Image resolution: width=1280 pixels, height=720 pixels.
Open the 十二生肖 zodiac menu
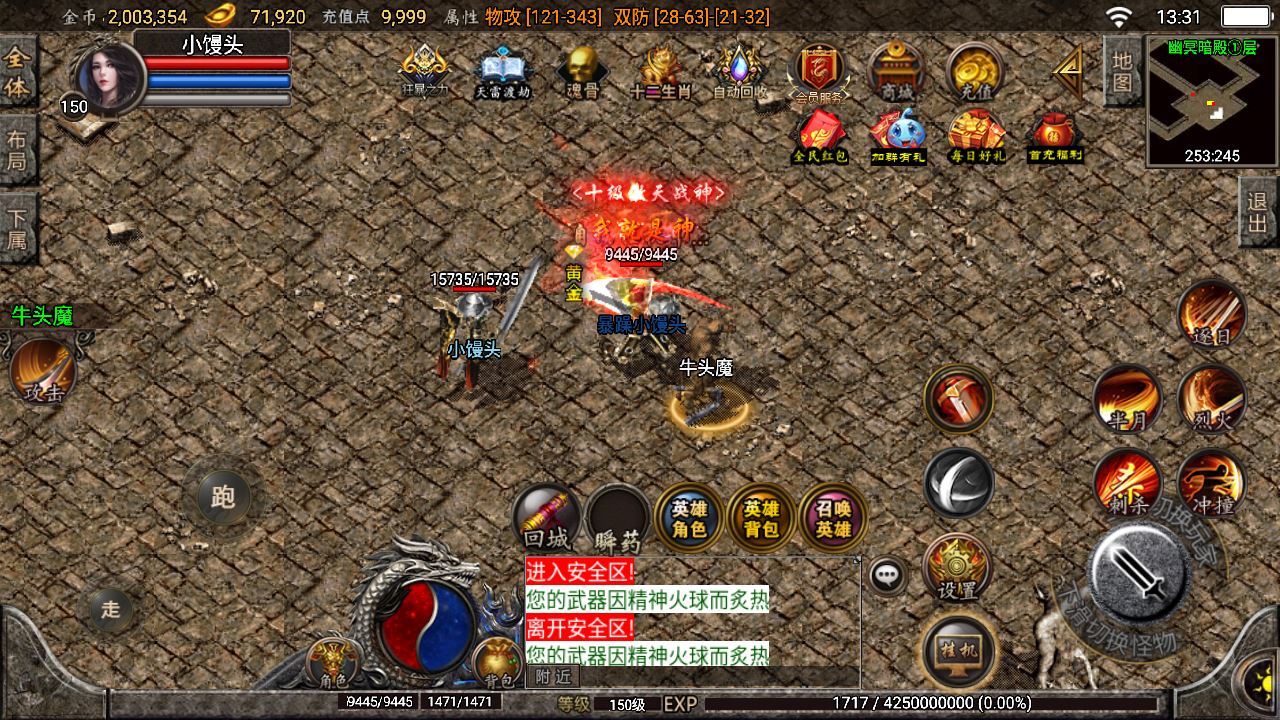[661, 70]
